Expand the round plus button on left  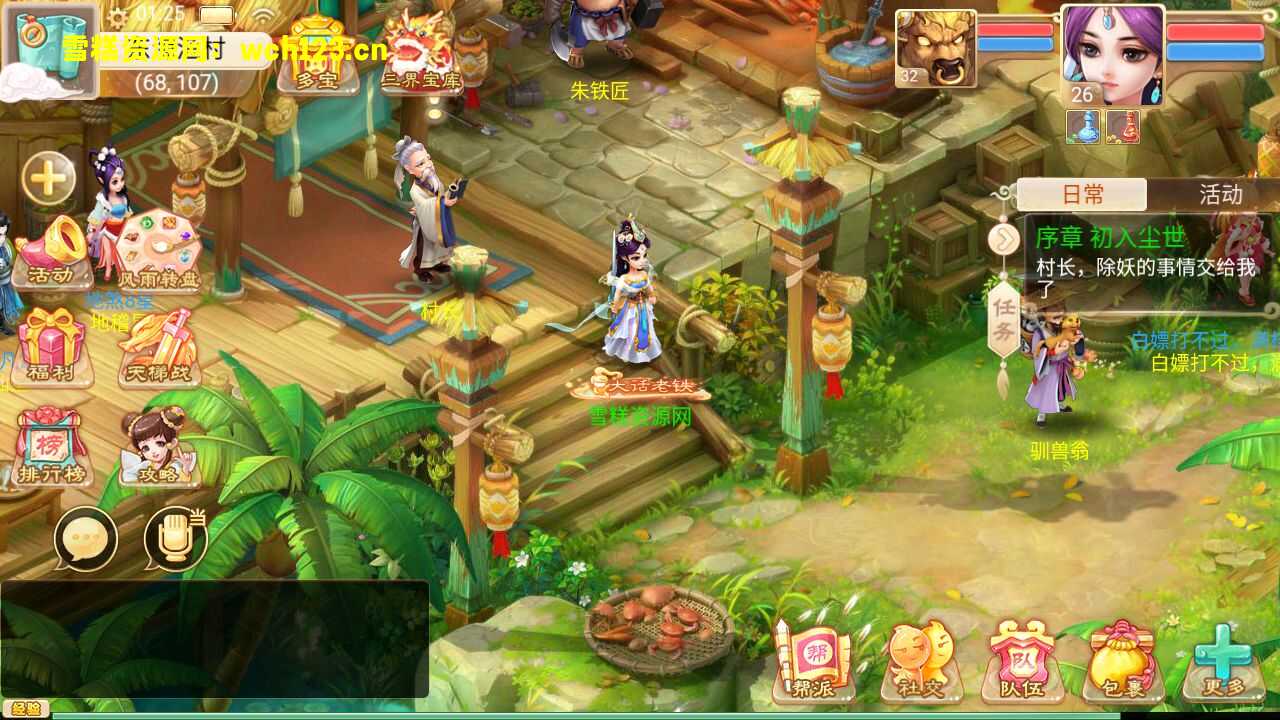coord(49,180)
